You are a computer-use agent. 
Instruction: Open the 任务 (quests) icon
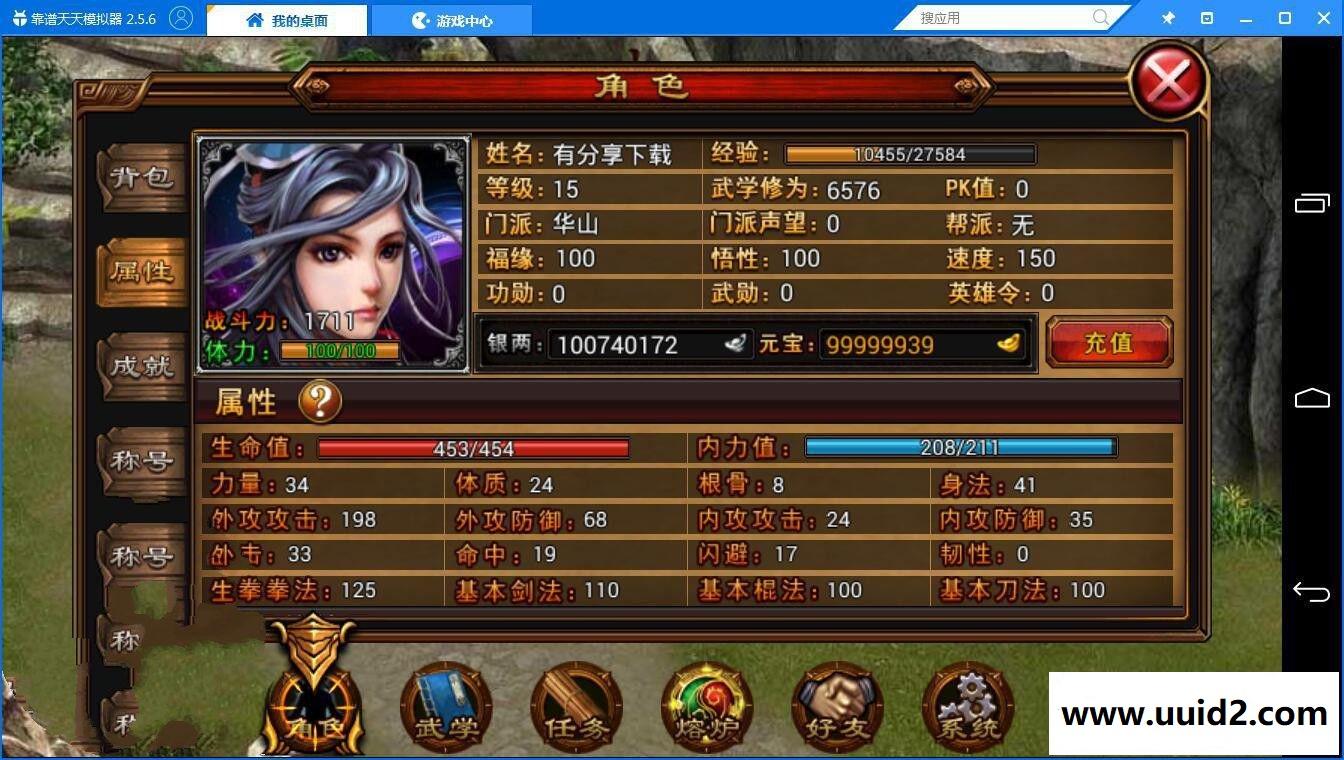pos(575,705)
